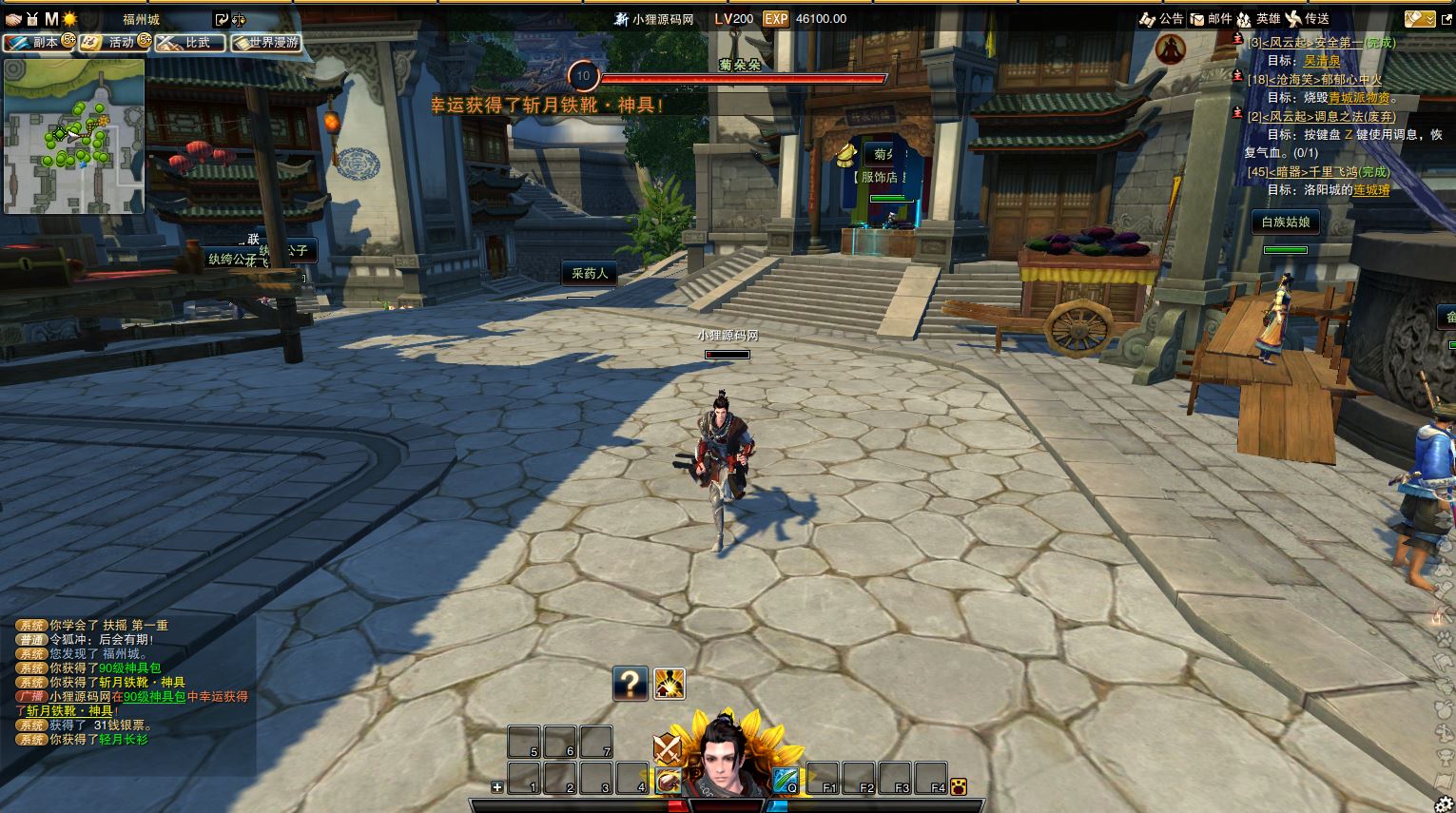
Task: Open the 传送 teleport menu
Action: [1308, 19]
